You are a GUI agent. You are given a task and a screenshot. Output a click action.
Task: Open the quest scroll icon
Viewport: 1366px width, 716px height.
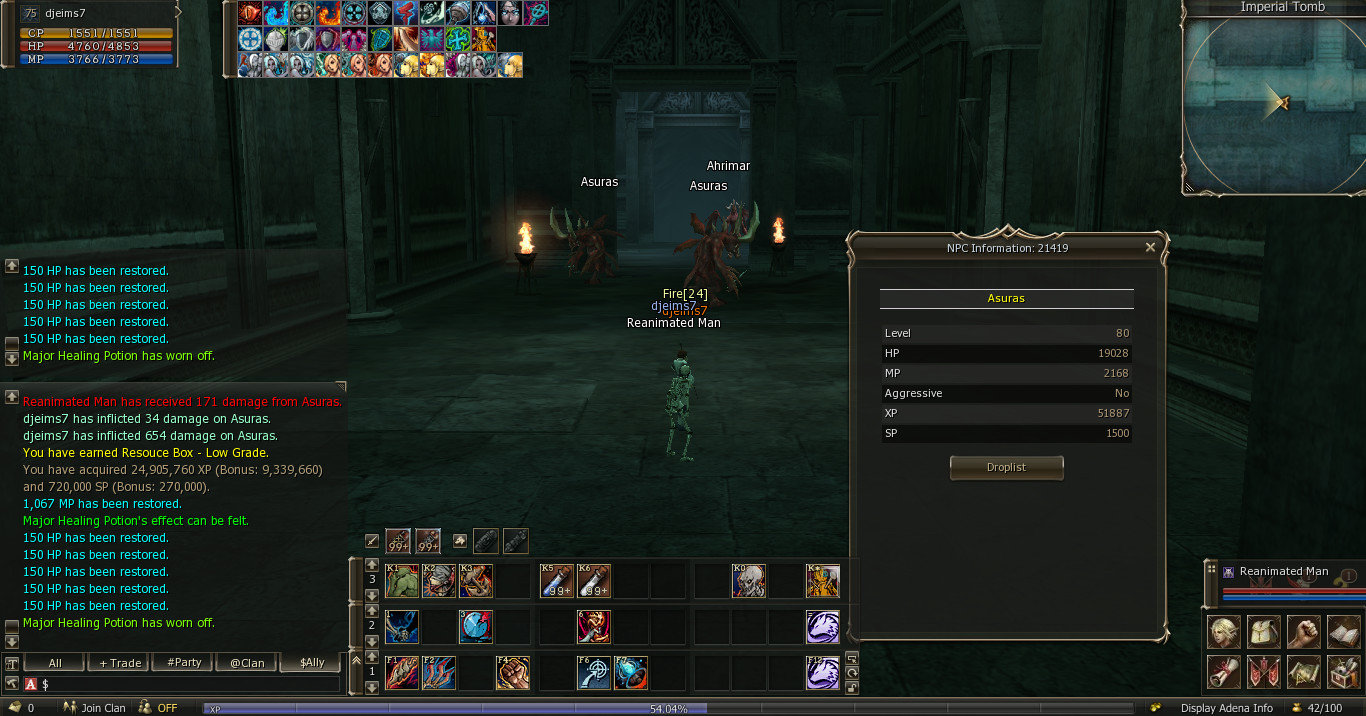1224,672
